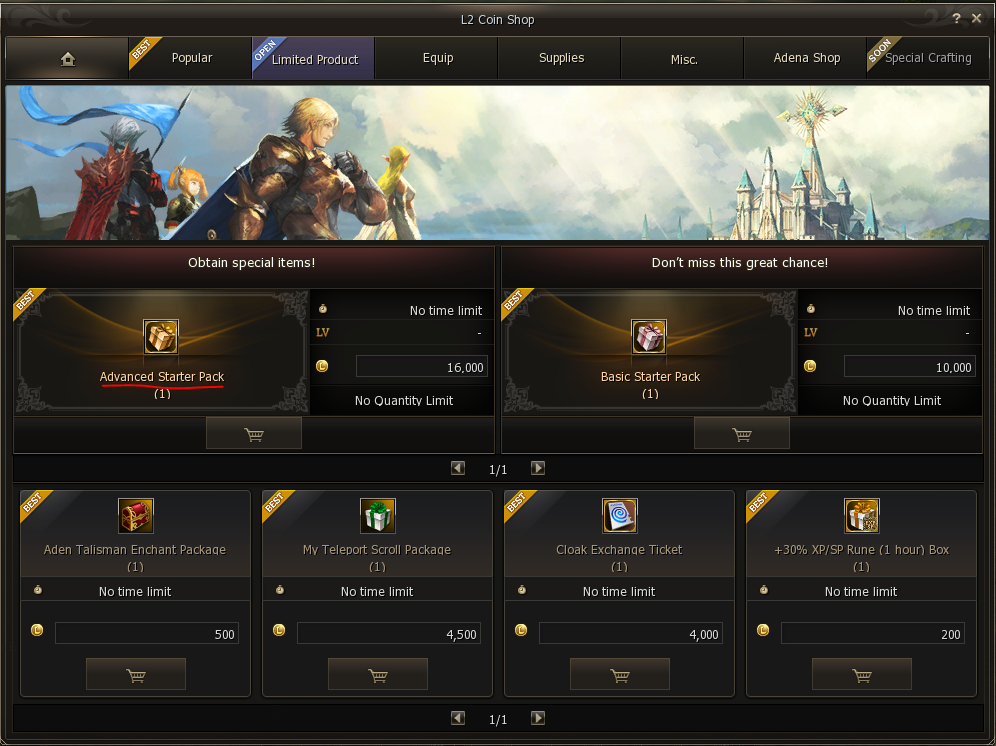The width and height of the screenshot is (996, 746).
Task: Buy the Aden Talisman Enchant Package
Action: click(136, 674)
